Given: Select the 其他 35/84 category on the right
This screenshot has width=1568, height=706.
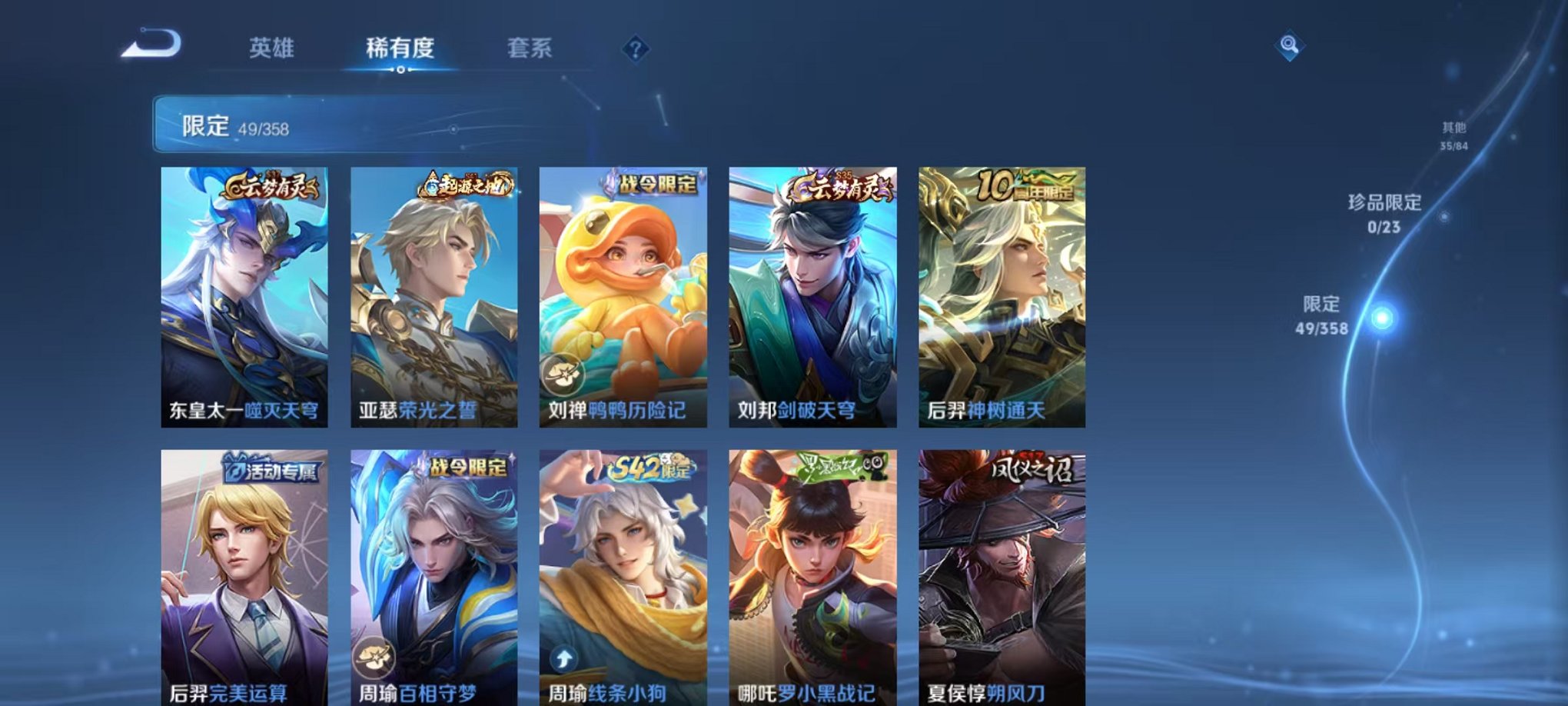Looking at the screenshot, I should pyautogui.click(x=1453, y=137).
